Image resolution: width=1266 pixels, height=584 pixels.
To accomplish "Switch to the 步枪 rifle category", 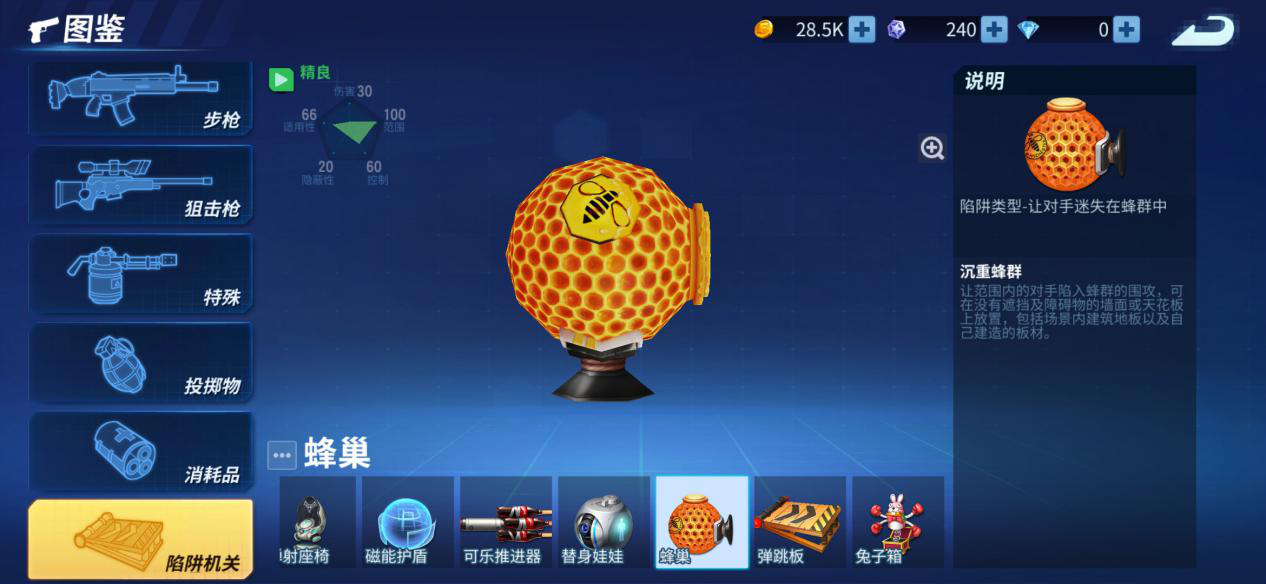I will pos(140,99).
